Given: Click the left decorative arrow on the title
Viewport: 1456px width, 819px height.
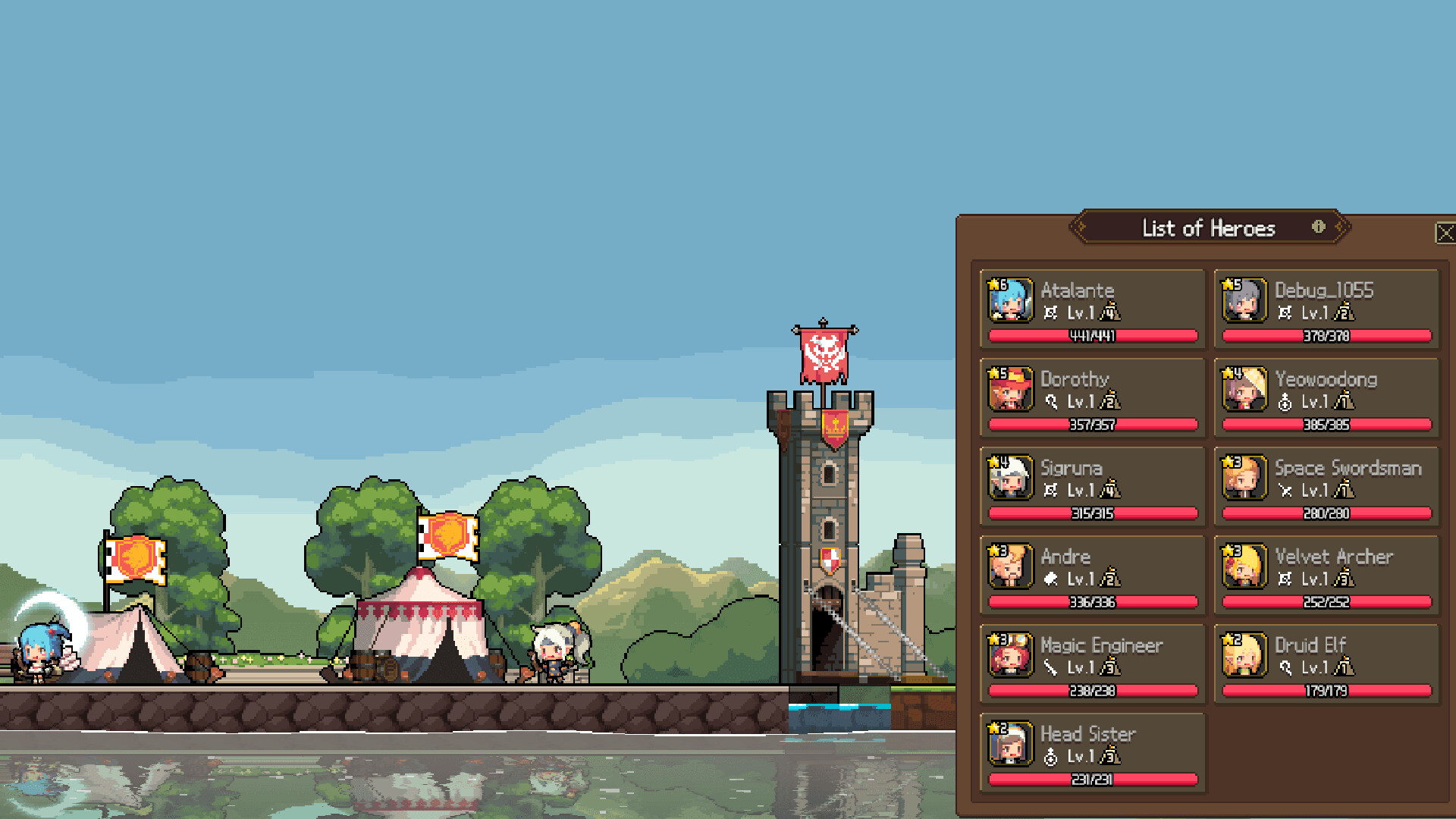Looking at the screenshot, I should pyautogui.click(x=1079, y=227).
